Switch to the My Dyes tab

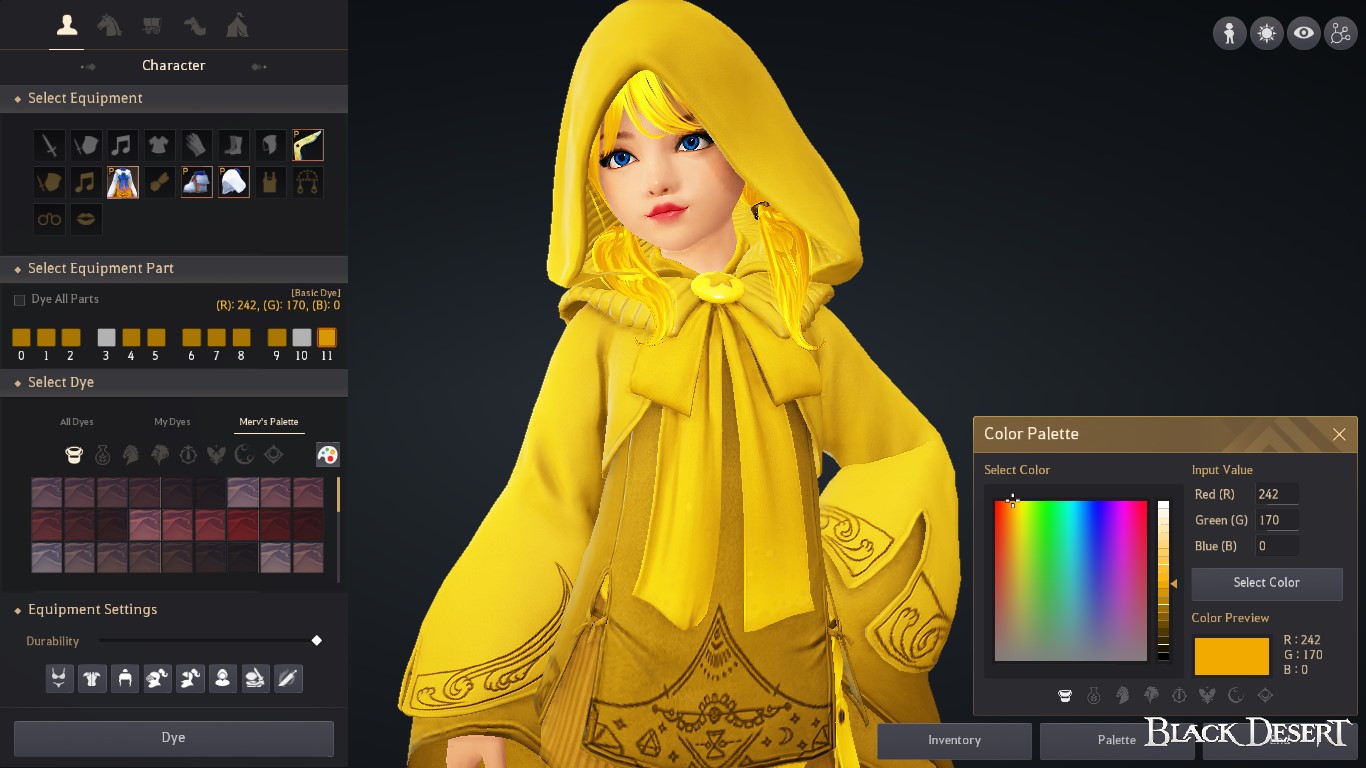[172, 421]
